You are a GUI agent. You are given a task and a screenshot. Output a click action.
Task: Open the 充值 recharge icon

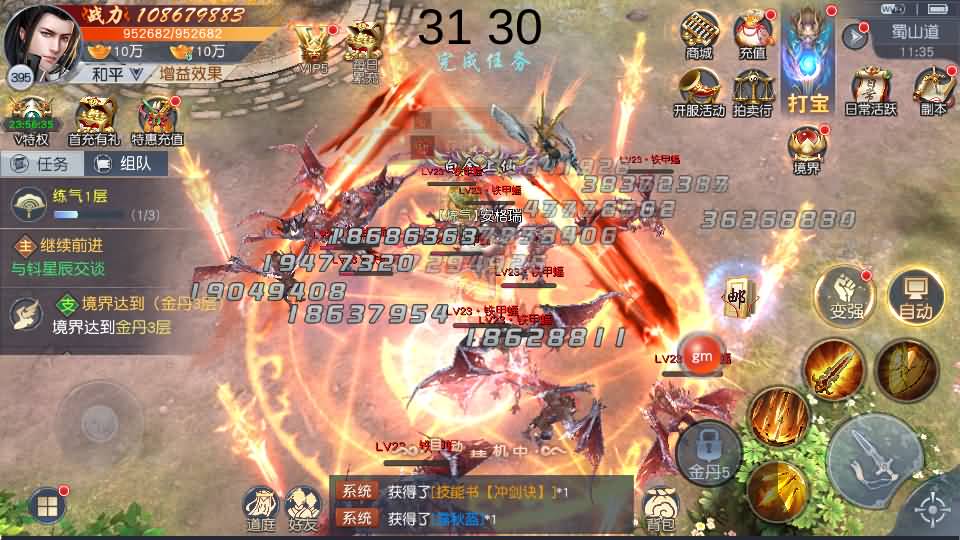click(752, 34)
